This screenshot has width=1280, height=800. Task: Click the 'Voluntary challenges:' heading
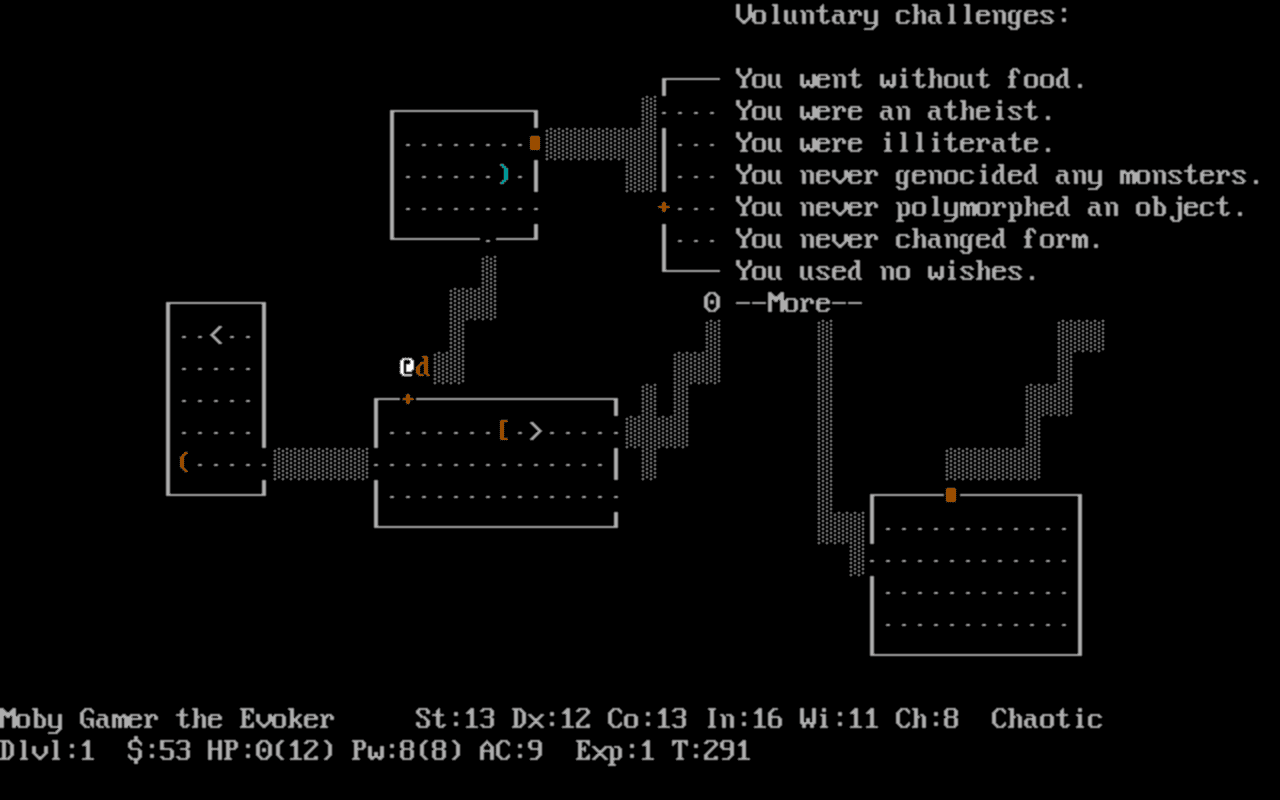point(902,15)
